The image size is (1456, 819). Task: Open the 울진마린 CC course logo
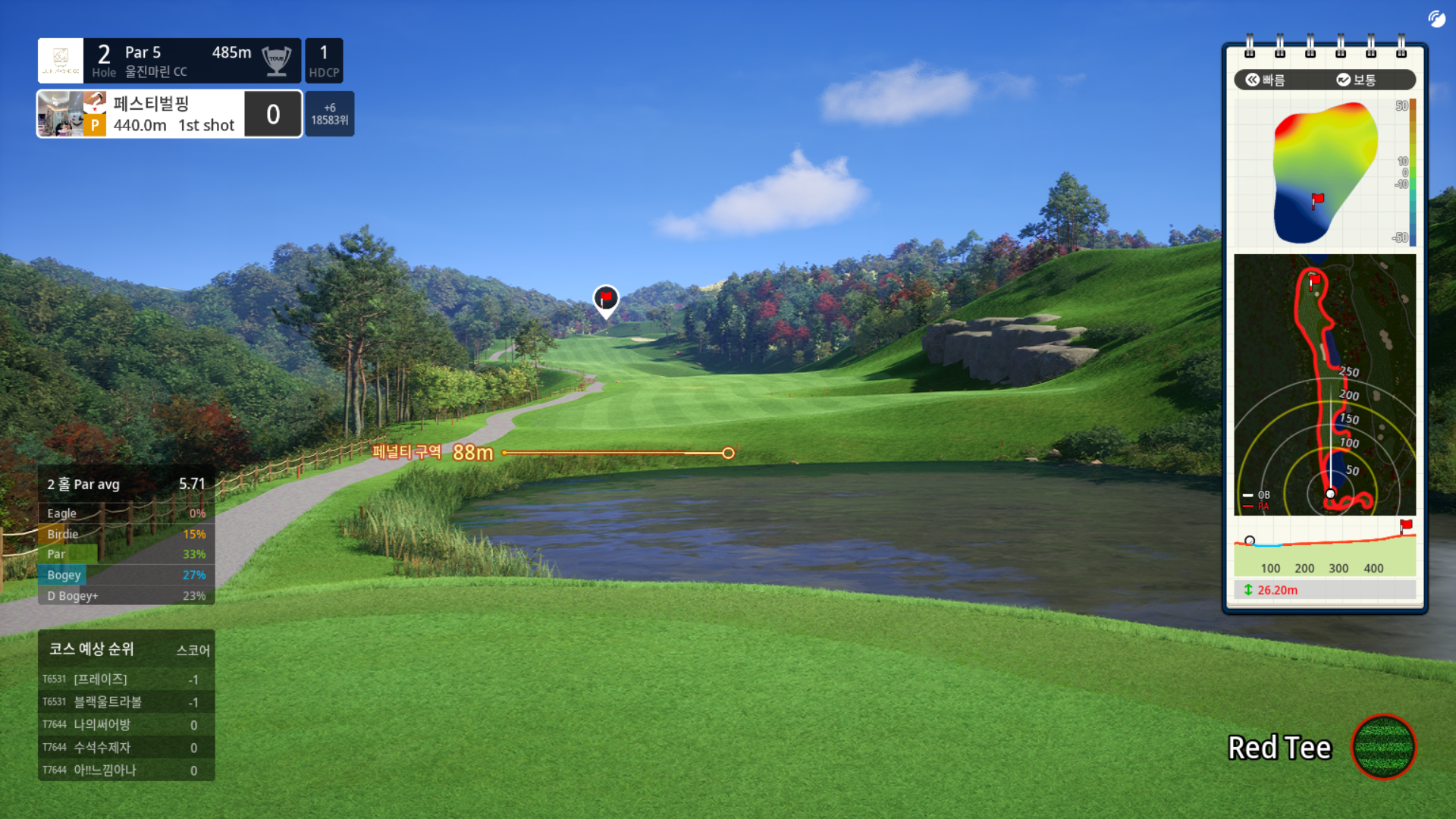coord(61,61)
